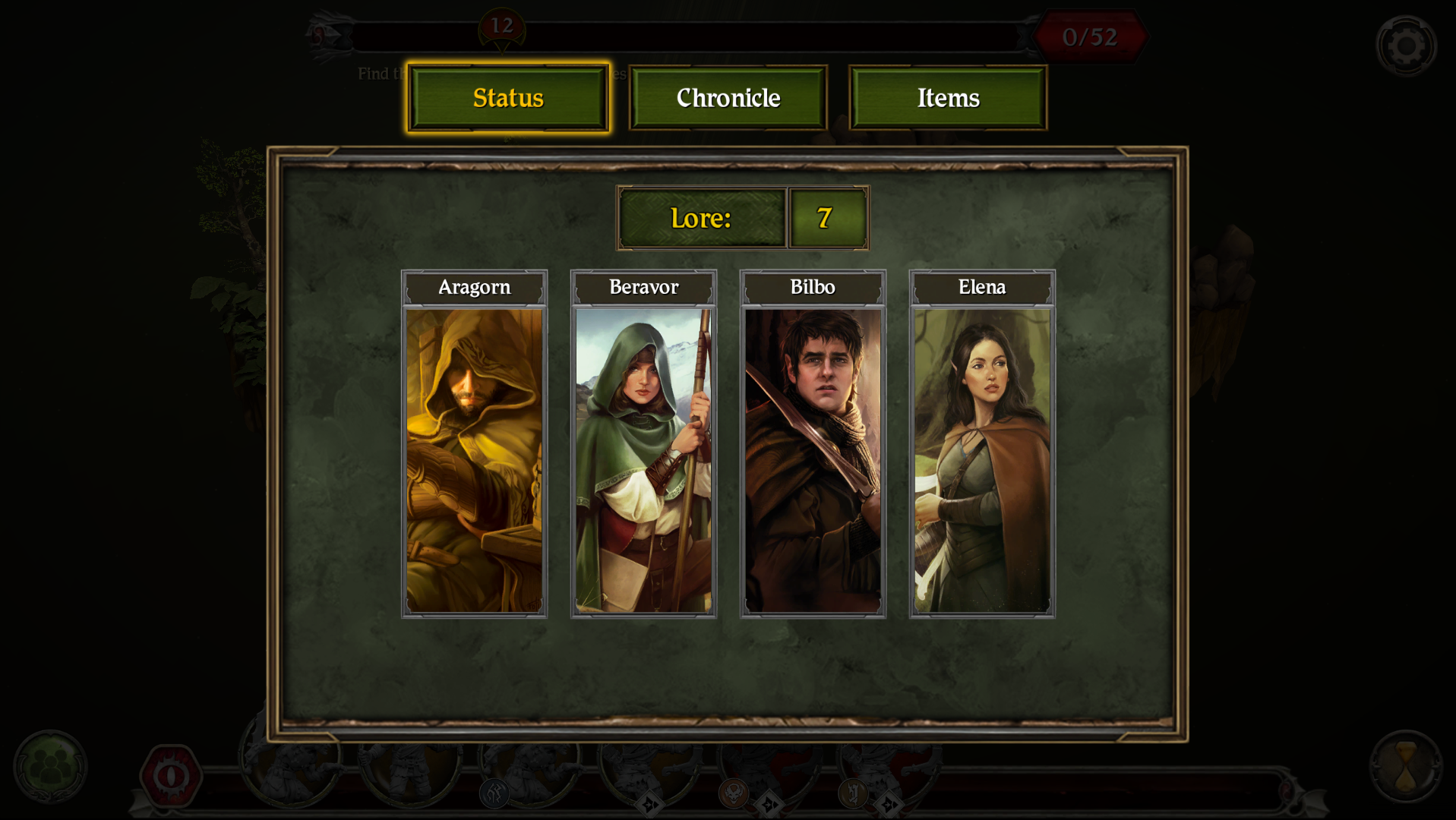Click the golden claw emblem enemy icon

click(854, 794)
